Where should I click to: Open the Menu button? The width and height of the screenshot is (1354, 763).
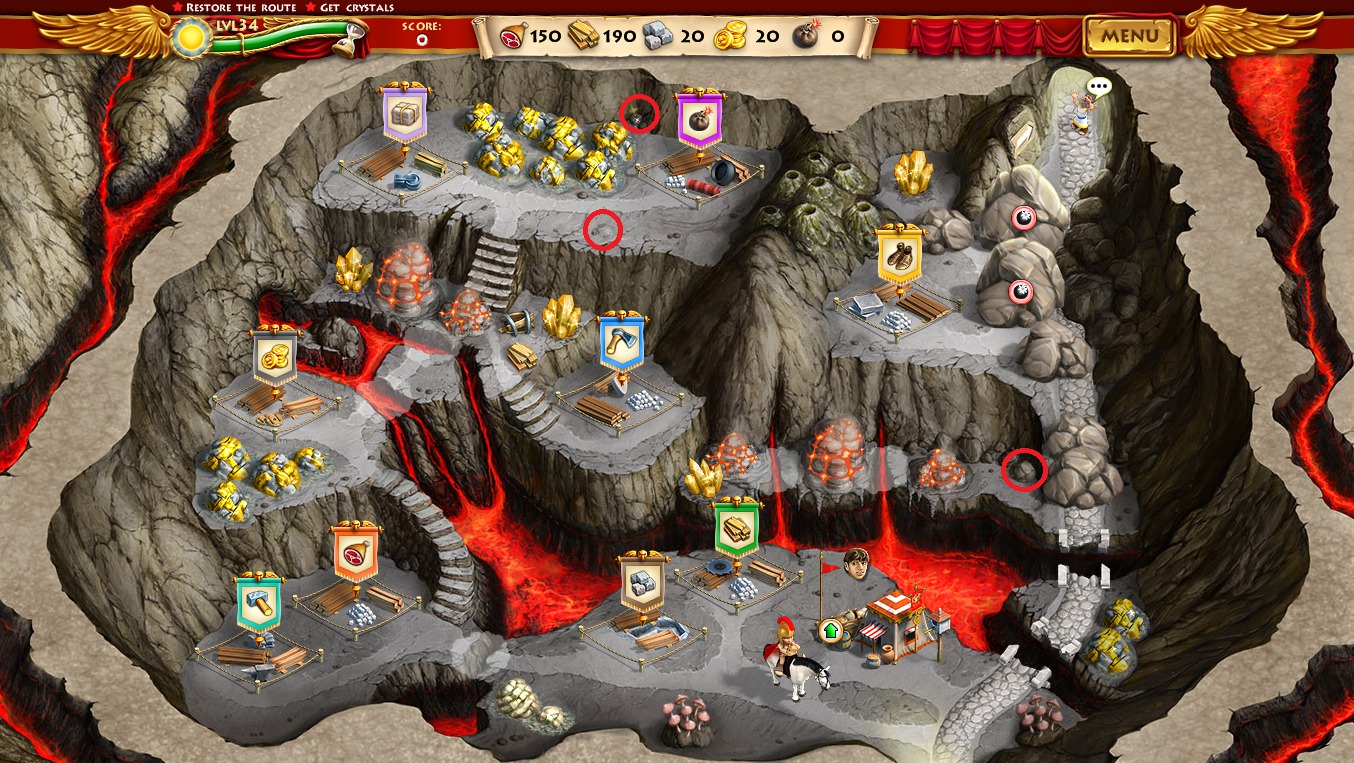click(1129, 37)
